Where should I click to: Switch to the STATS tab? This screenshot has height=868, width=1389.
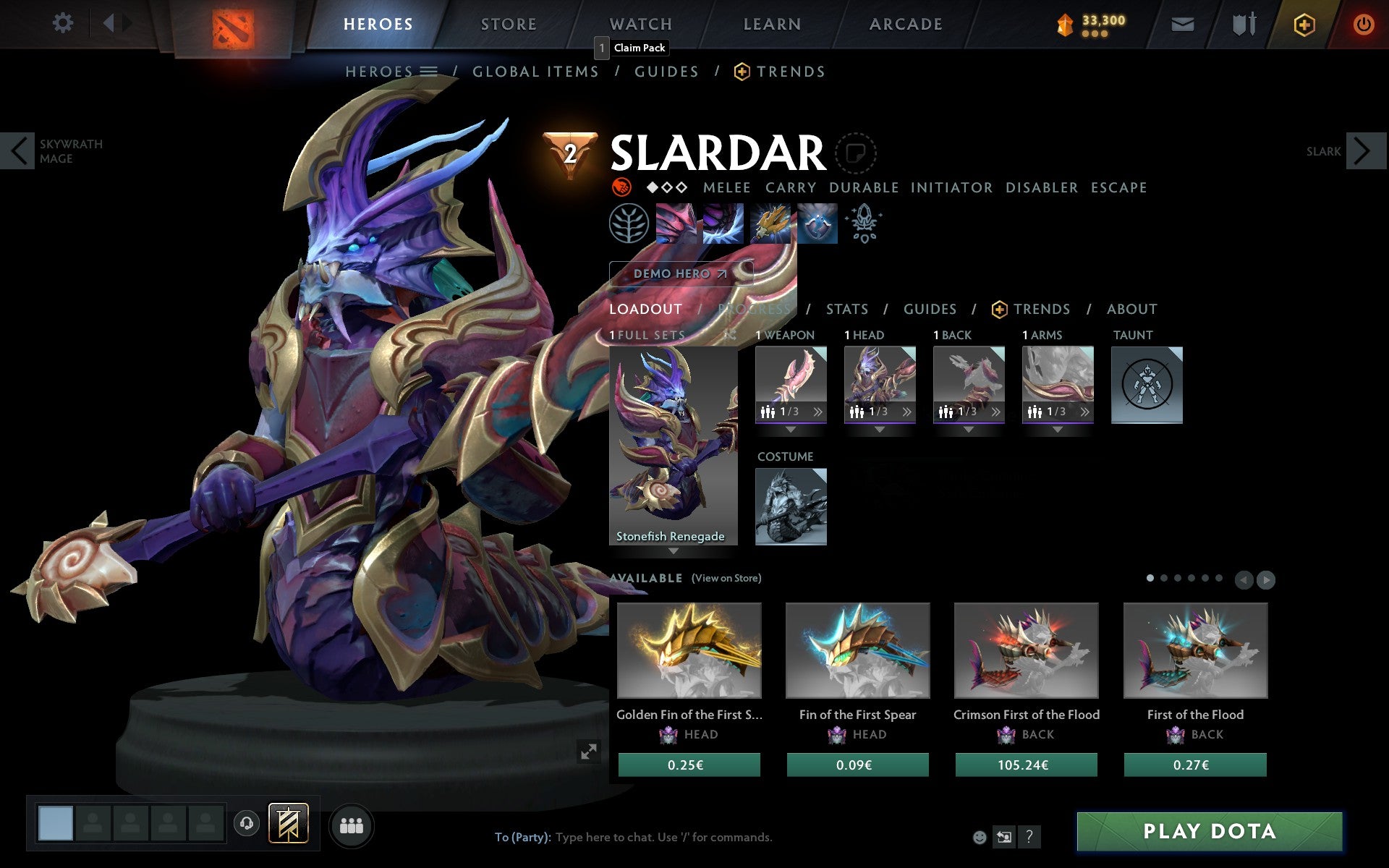846,309
